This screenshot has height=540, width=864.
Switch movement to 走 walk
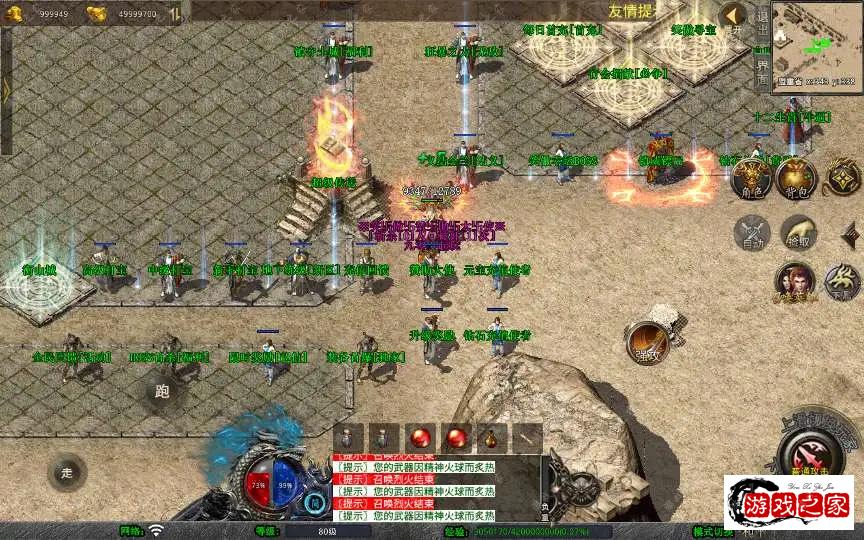[67, 472]
